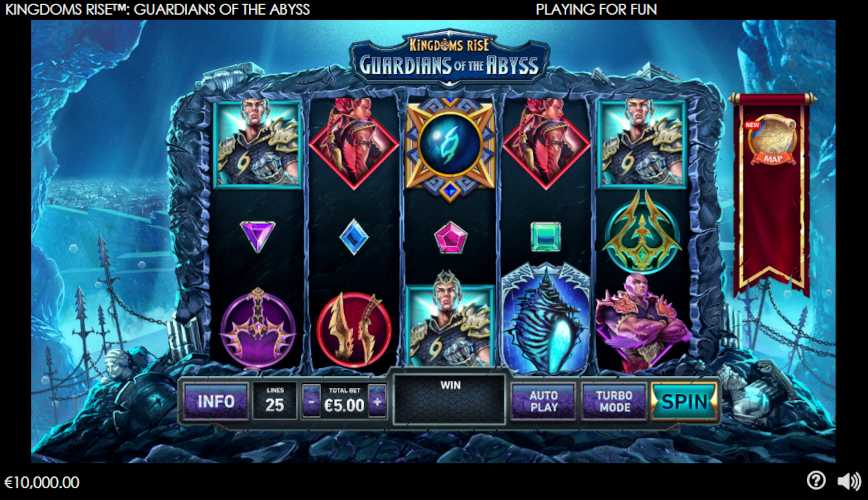The width and height of the screenshot is (868, 500).
Task: Select the Lines 25 display
Action: [x=273, y=402]
